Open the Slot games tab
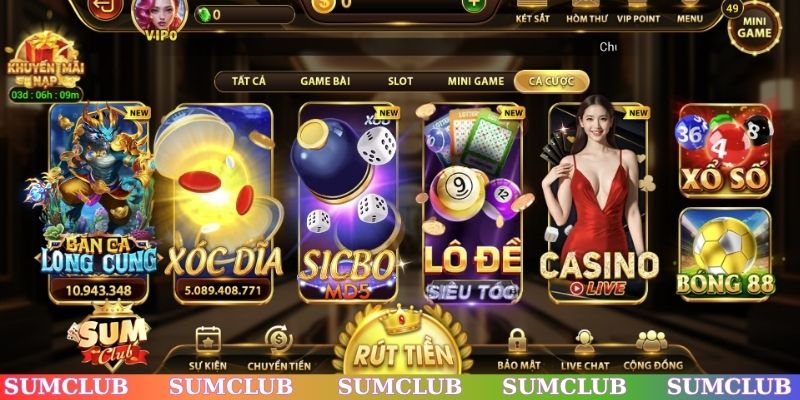Image resolution: width=800 pixels, height=400 pixels. tap(400, 81)
